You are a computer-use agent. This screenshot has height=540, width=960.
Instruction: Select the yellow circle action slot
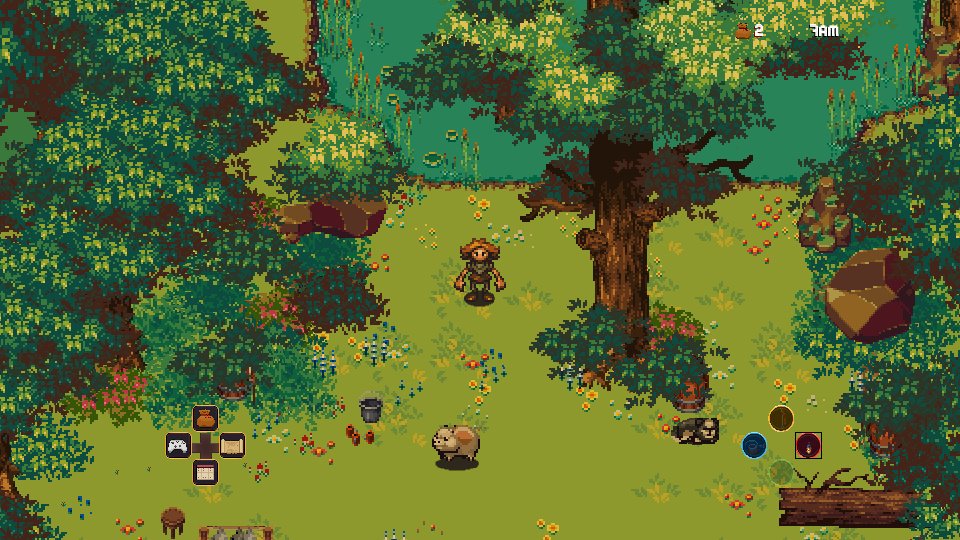coord(781,418)
